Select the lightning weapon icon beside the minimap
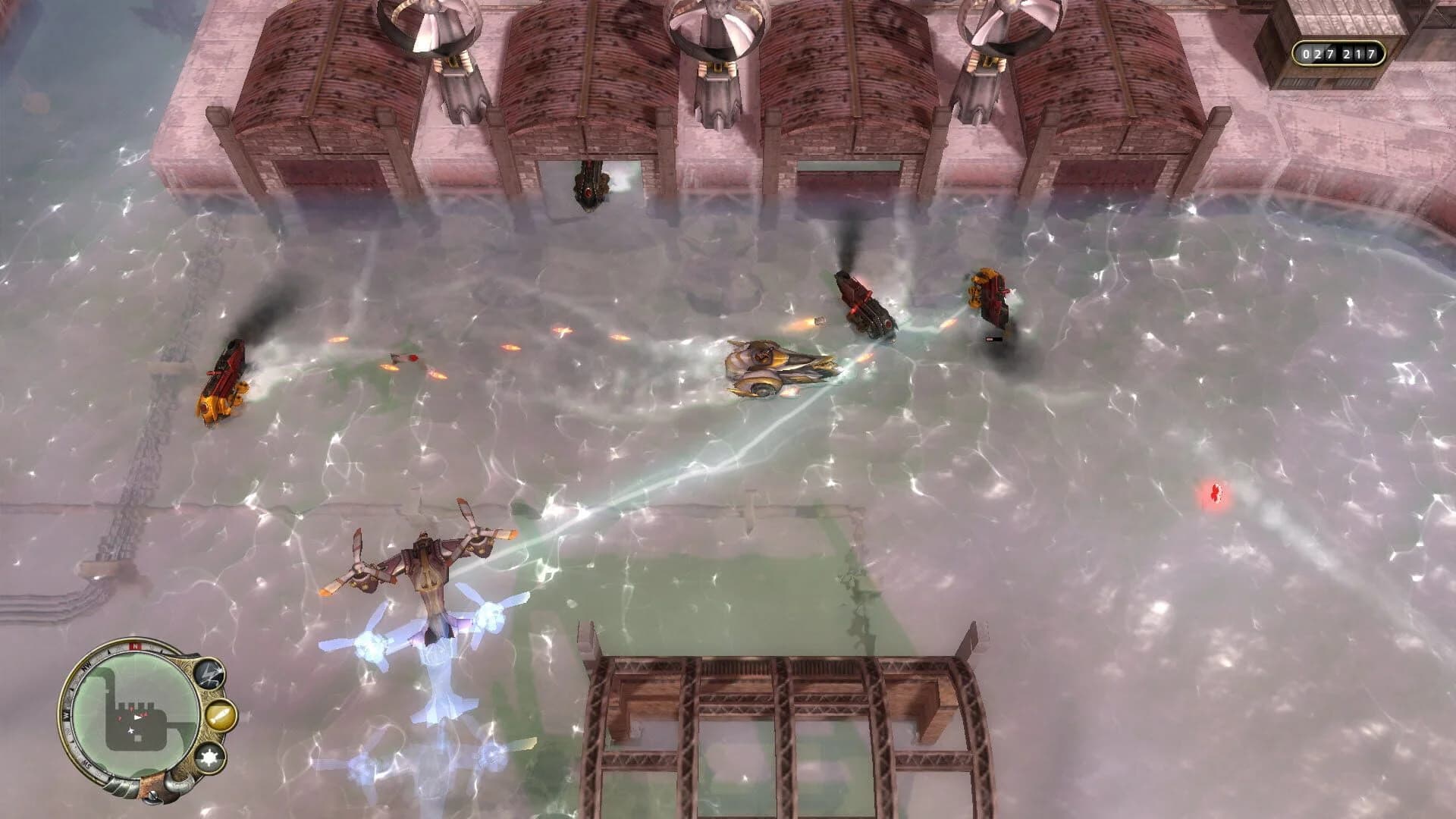 point(209,673)
